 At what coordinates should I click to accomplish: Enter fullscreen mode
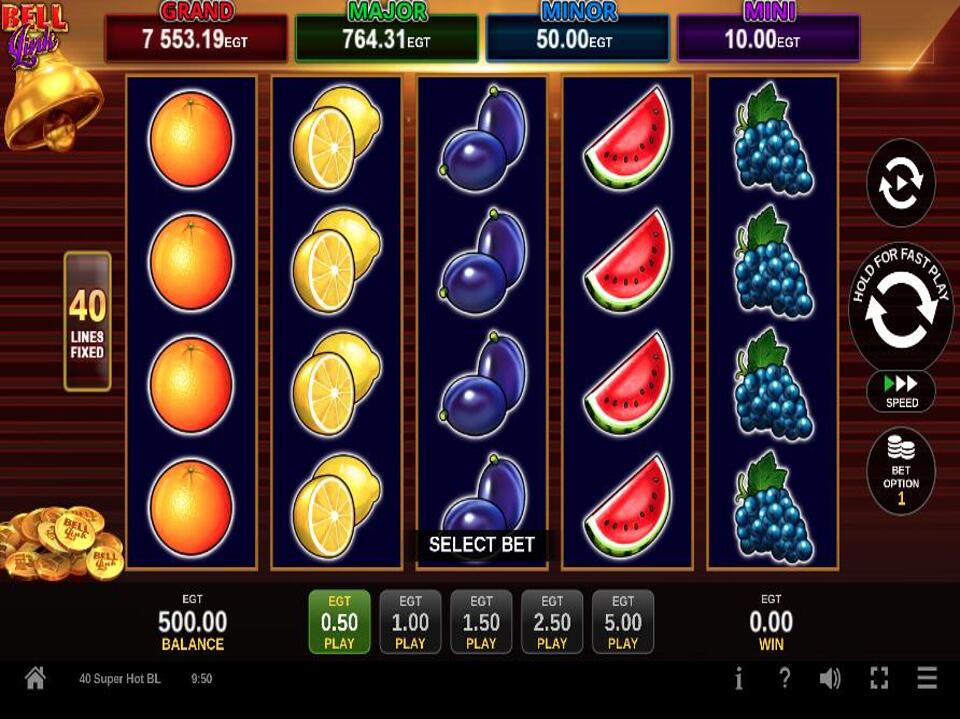pyautogui.click(x=879, y=679)
